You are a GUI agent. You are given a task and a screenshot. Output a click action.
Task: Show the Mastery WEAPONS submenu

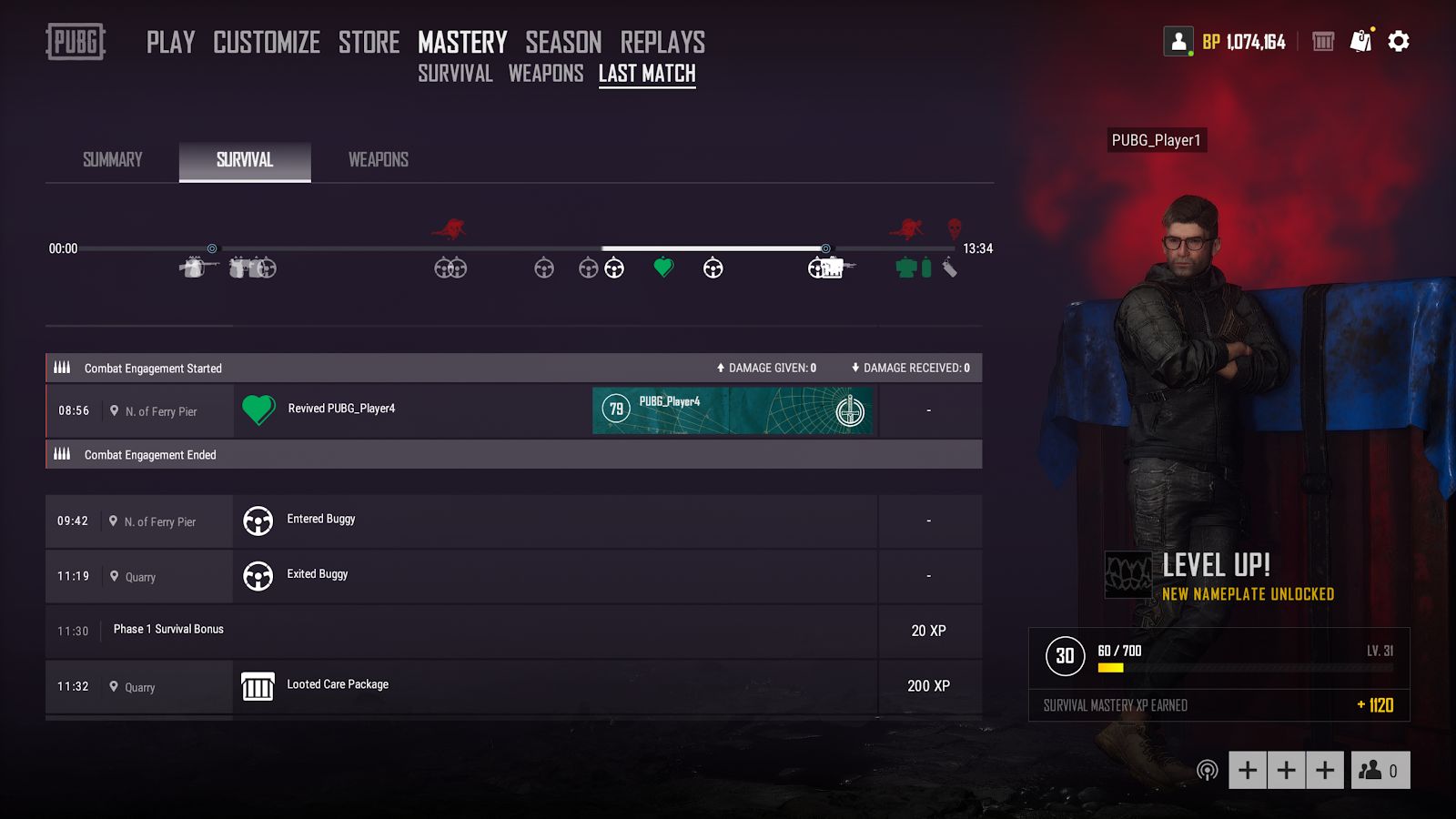(x=545, y=74)
